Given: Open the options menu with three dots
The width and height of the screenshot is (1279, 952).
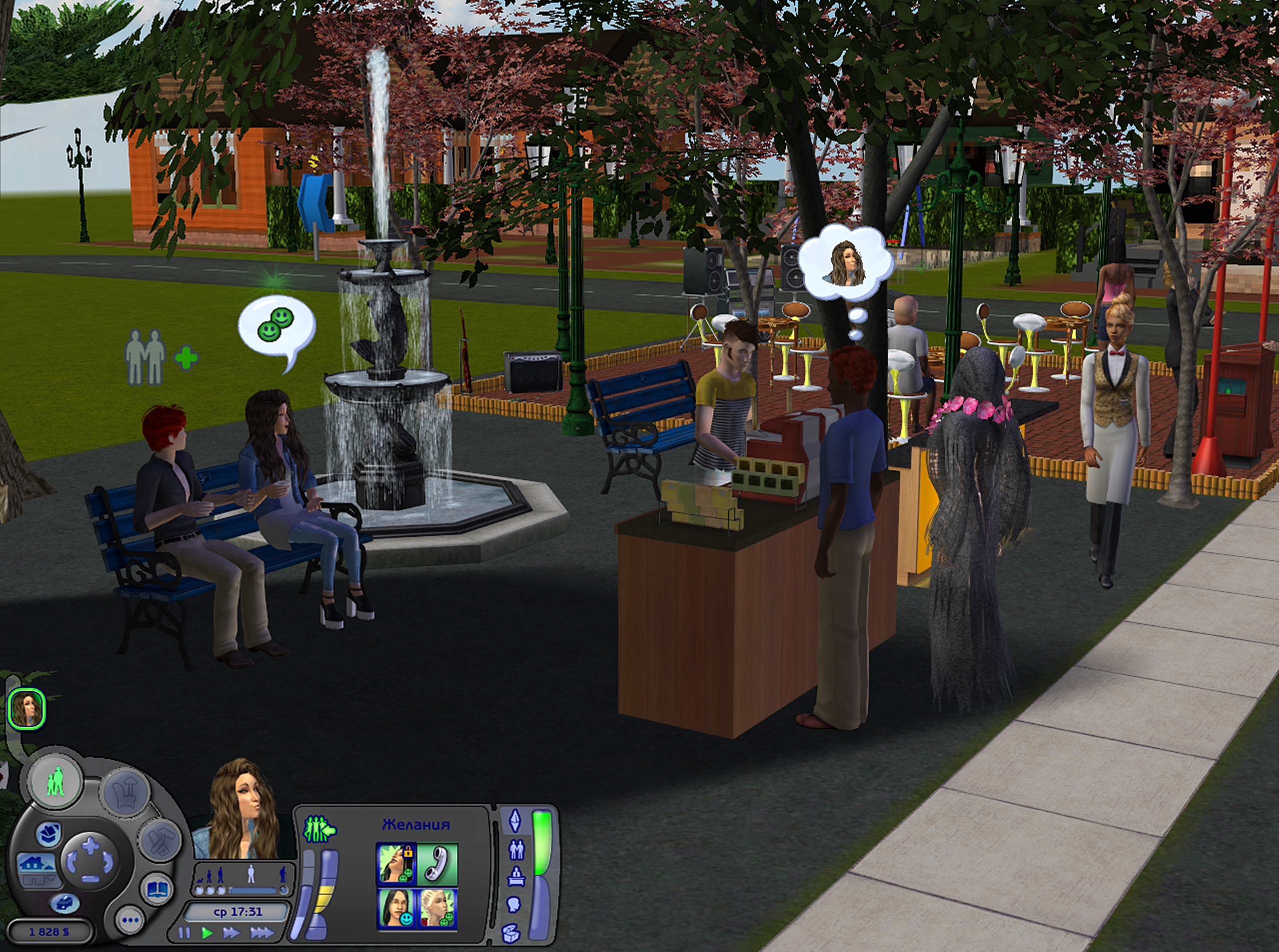Looking at the screenshot, I should click(130, 920).
